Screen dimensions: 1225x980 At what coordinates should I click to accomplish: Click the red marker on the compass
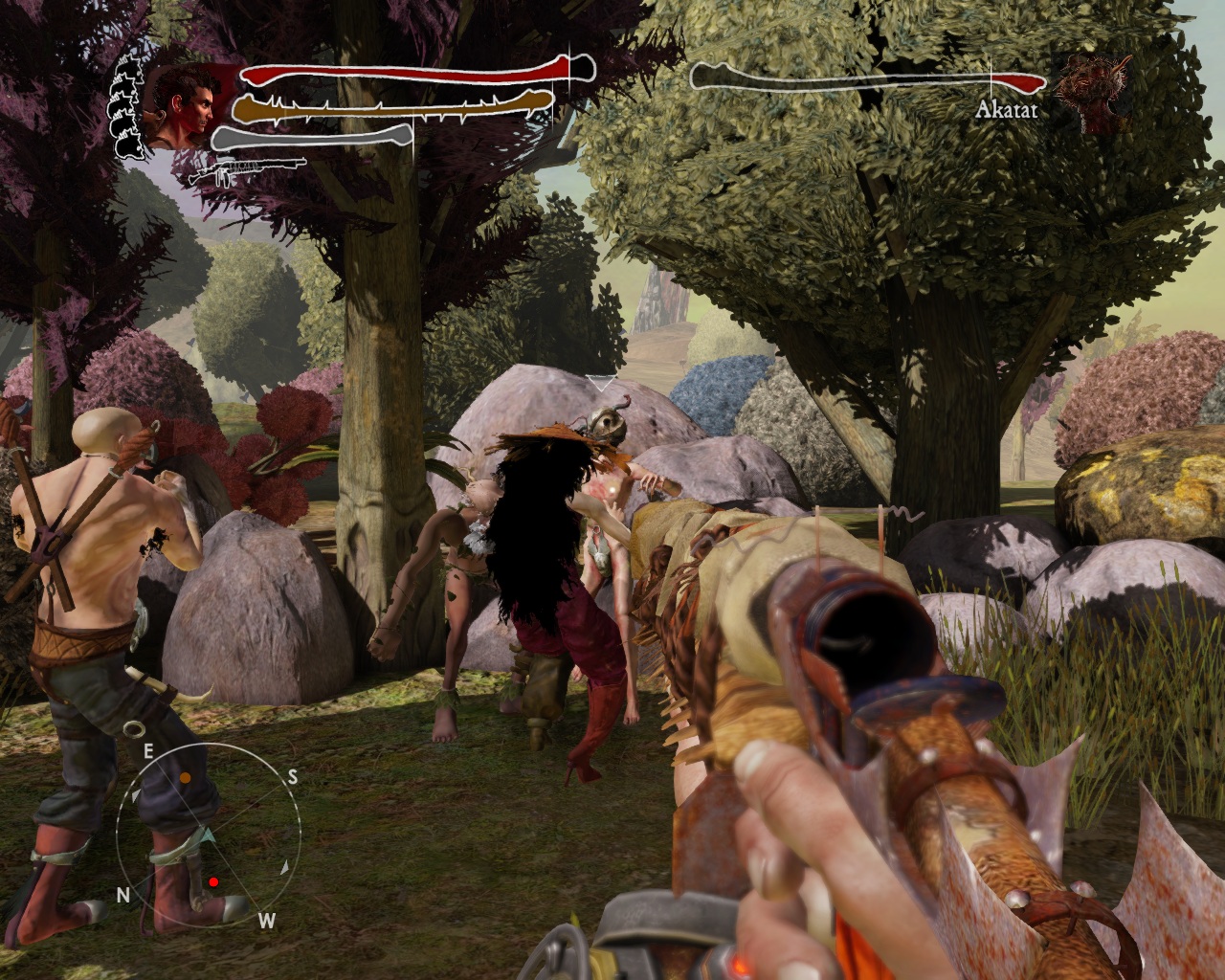pyautogui.click(x=214, y=880)
